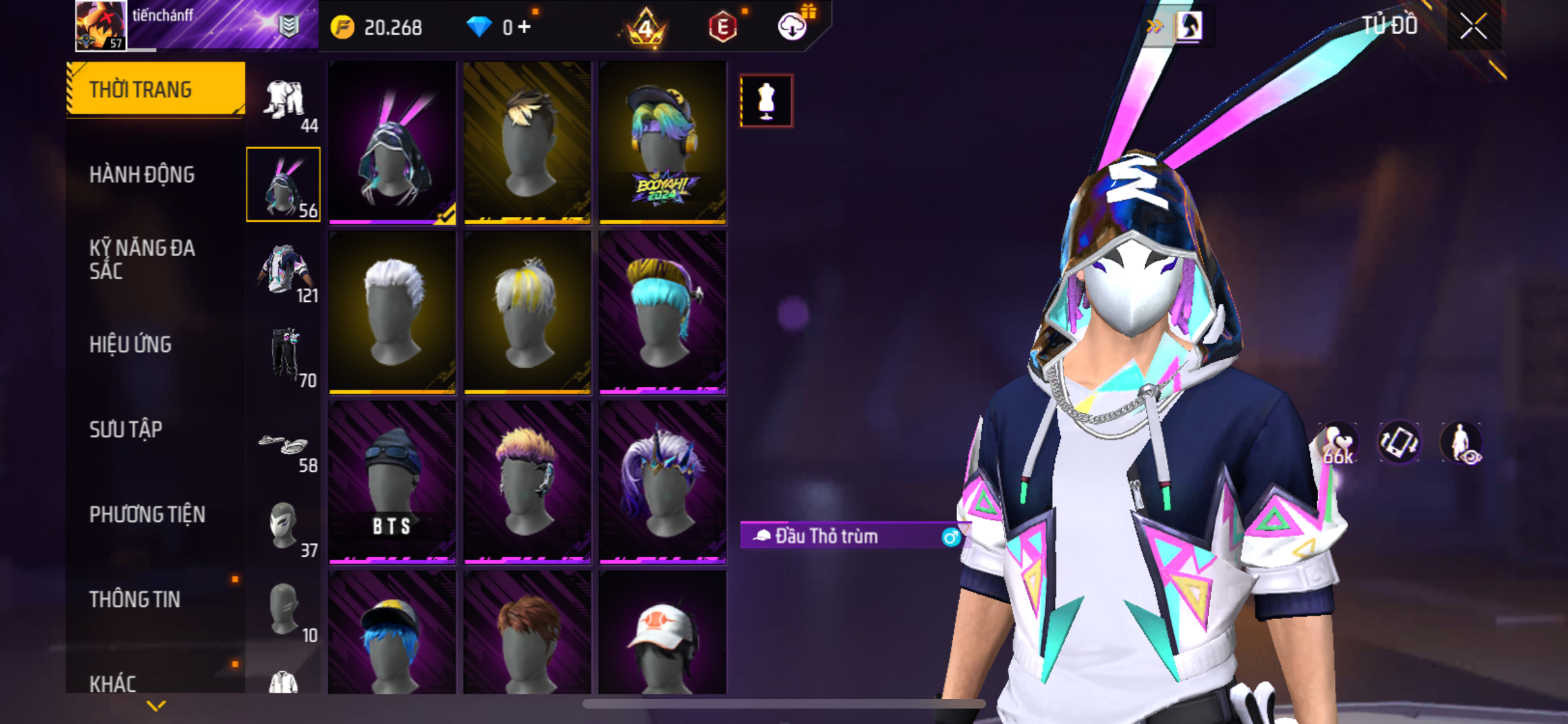Click the mannequin preview button
Viewport: 1568px width, 724px height.
click(766, 101)
